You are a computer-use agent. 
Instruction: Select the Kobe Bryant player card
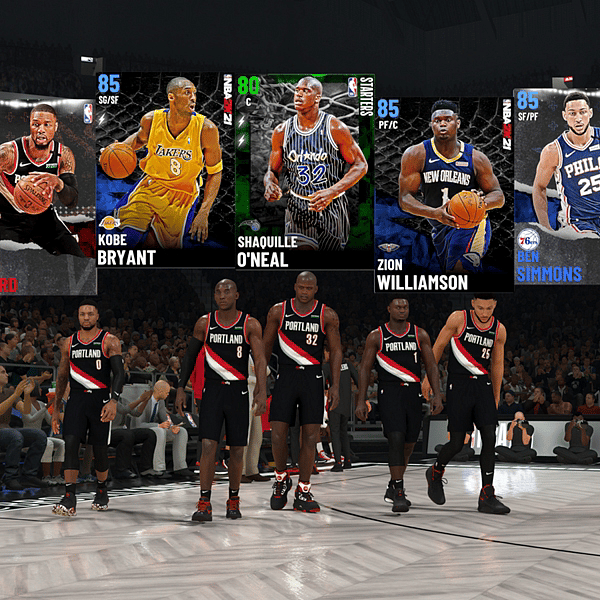[165, 170]
